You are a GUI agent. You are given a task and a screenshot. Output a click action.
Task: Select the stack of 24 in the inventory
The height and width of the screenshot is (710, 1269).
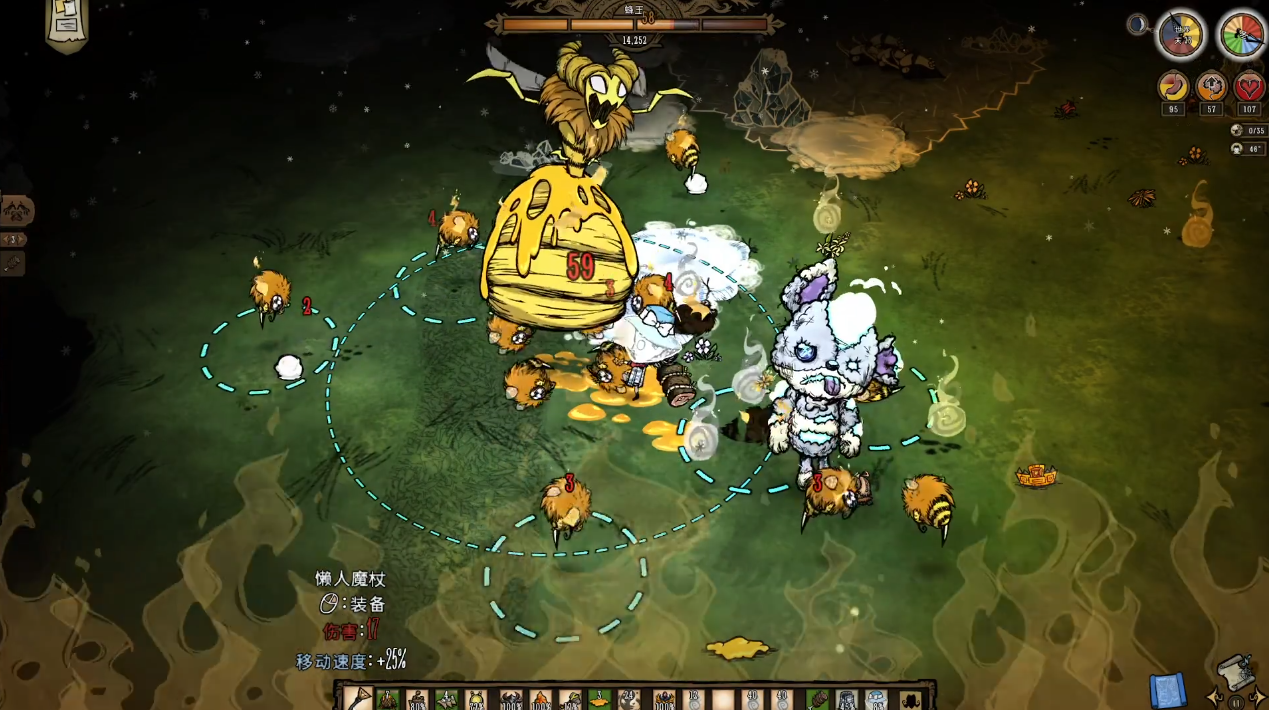pyautogui.click(x=629, y=698)
